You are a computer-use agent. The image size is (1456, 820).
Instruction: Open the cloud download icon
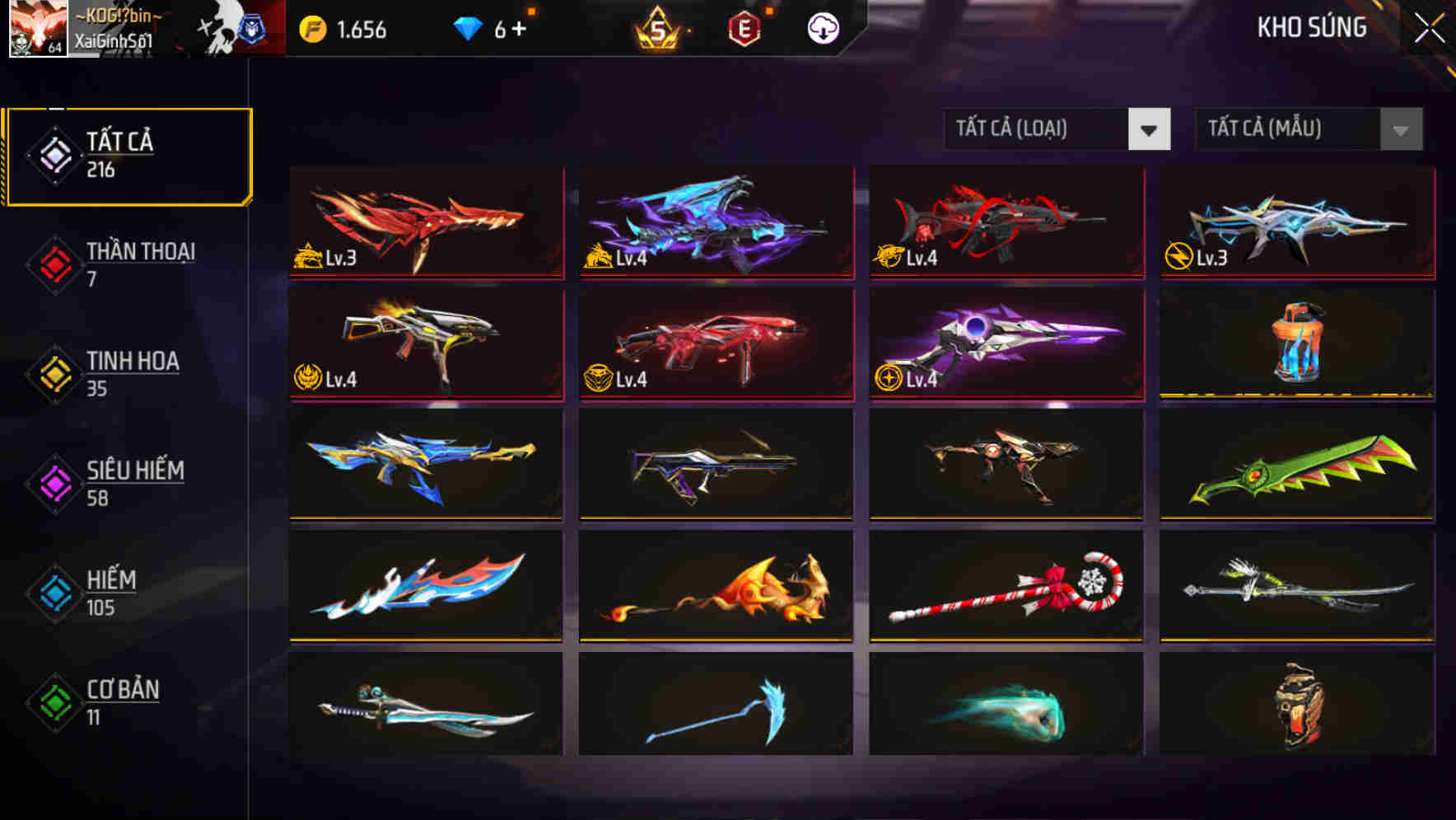pyautogui.click(x=823, y=27)
